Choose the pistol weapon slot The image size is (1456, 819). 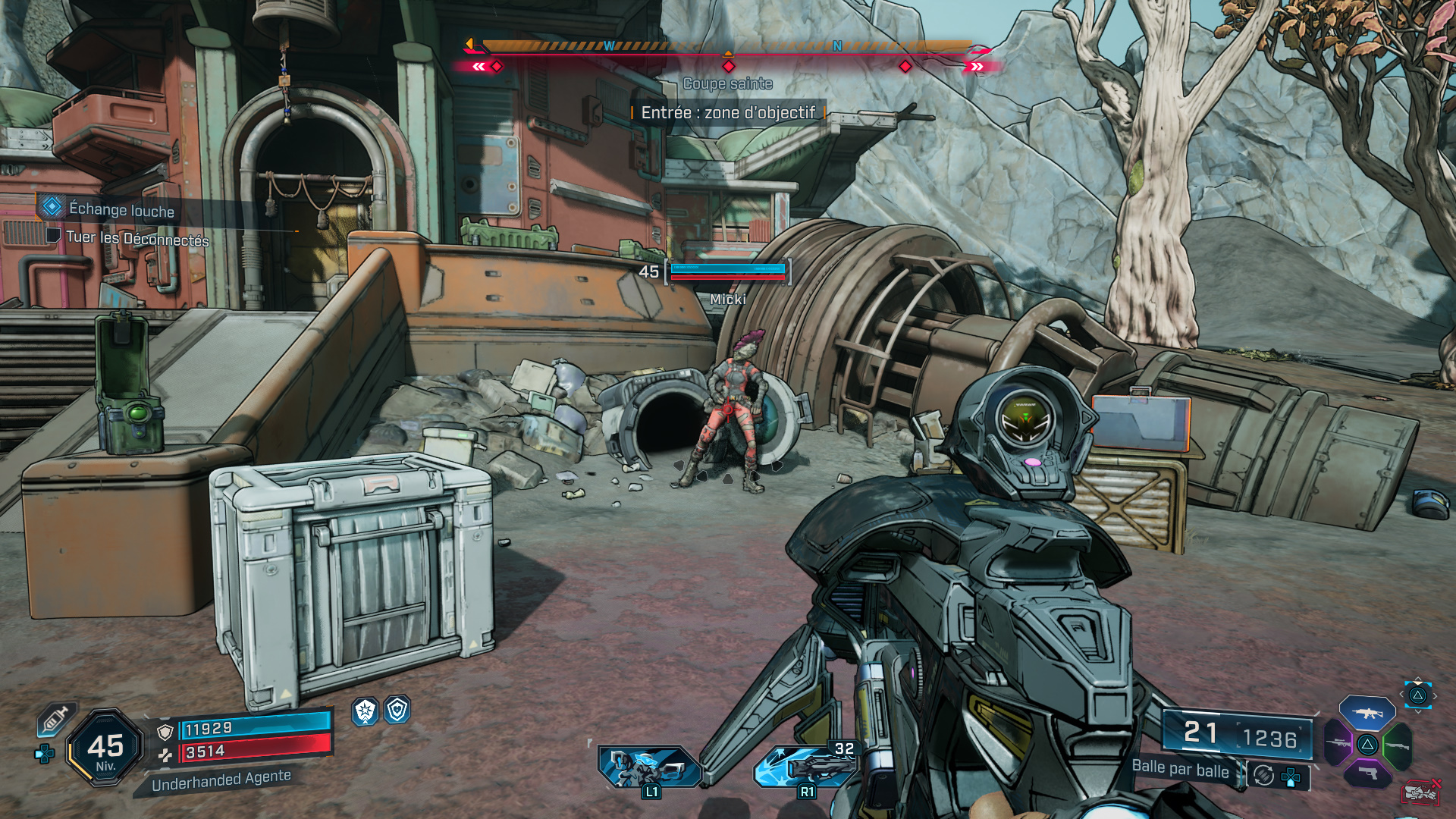1367,773
